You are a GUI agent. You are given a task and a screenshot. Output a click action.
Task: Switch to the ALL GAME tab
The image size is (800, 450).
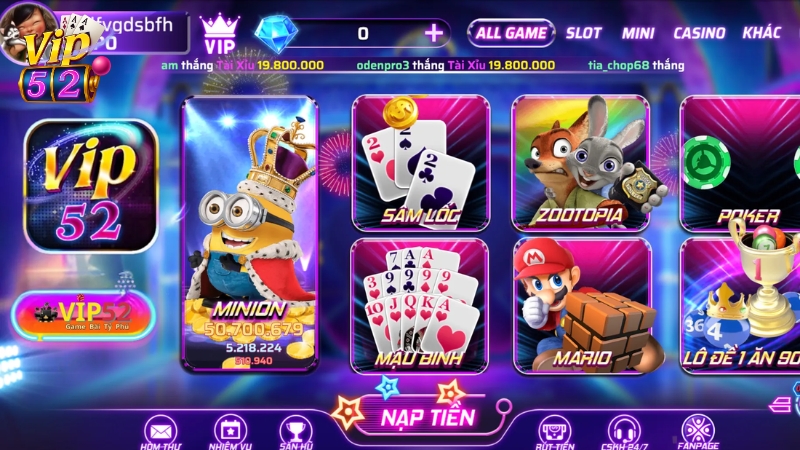511,33
